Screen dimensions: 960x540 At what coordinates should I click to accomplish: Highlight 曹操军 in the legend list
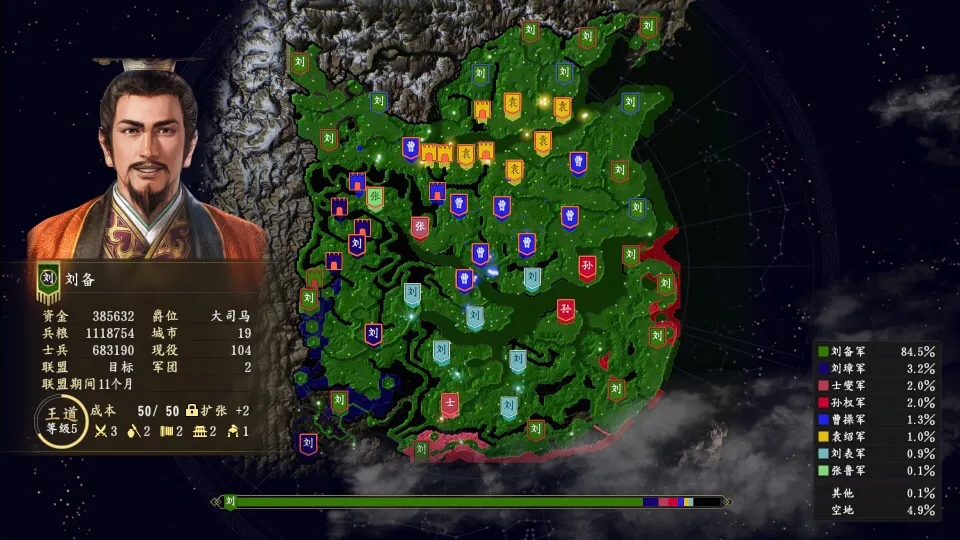click(x=876, y=419)
